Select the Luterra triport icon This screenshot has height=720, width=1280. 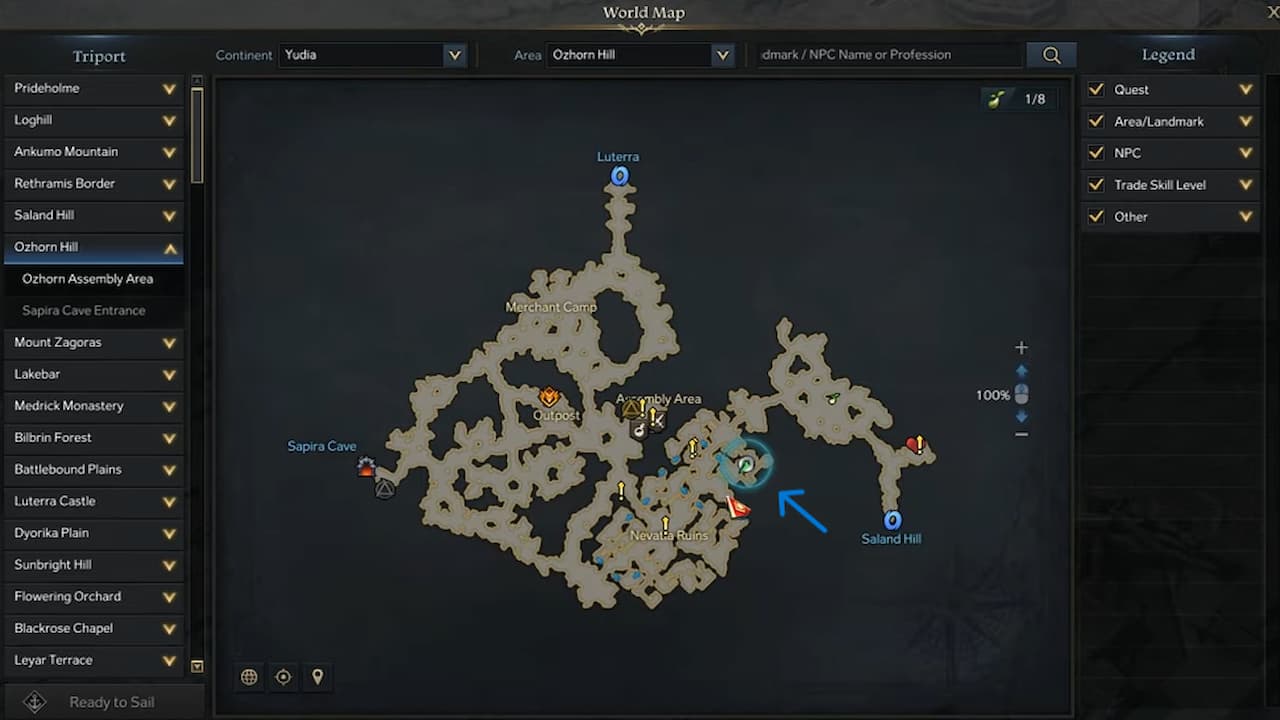pos(620,175)
